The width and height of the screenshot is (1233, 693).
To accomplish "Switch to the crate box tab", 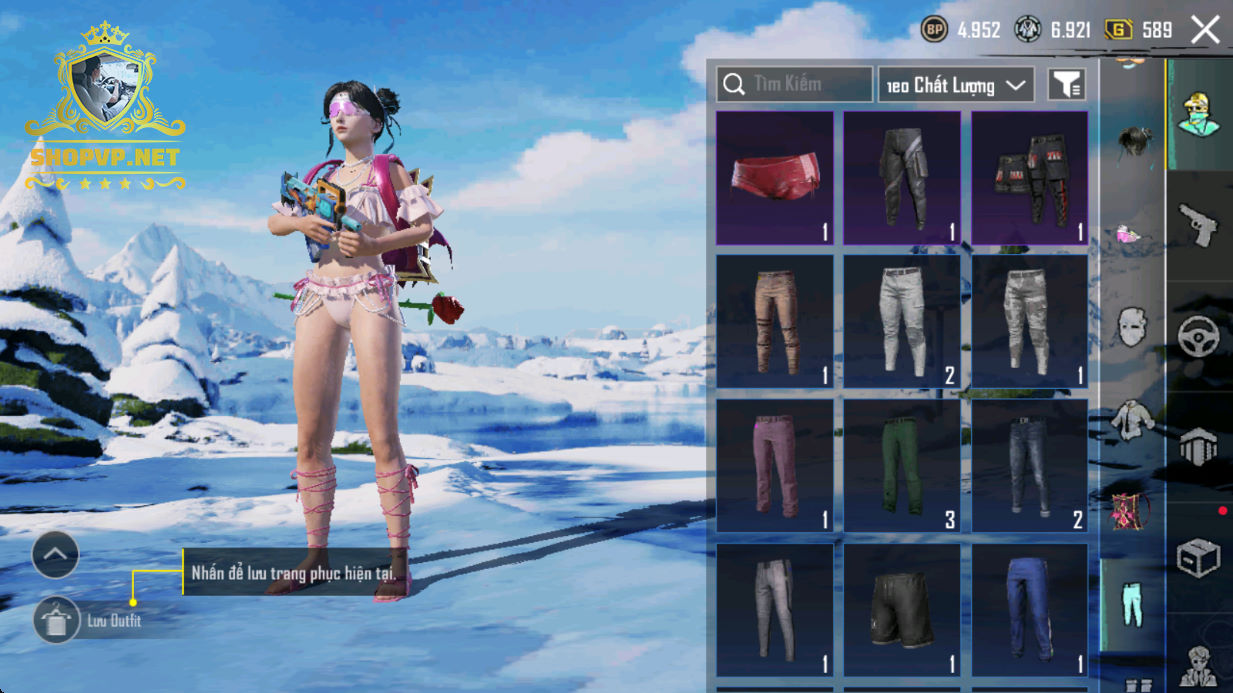I will click(1198, 558).
